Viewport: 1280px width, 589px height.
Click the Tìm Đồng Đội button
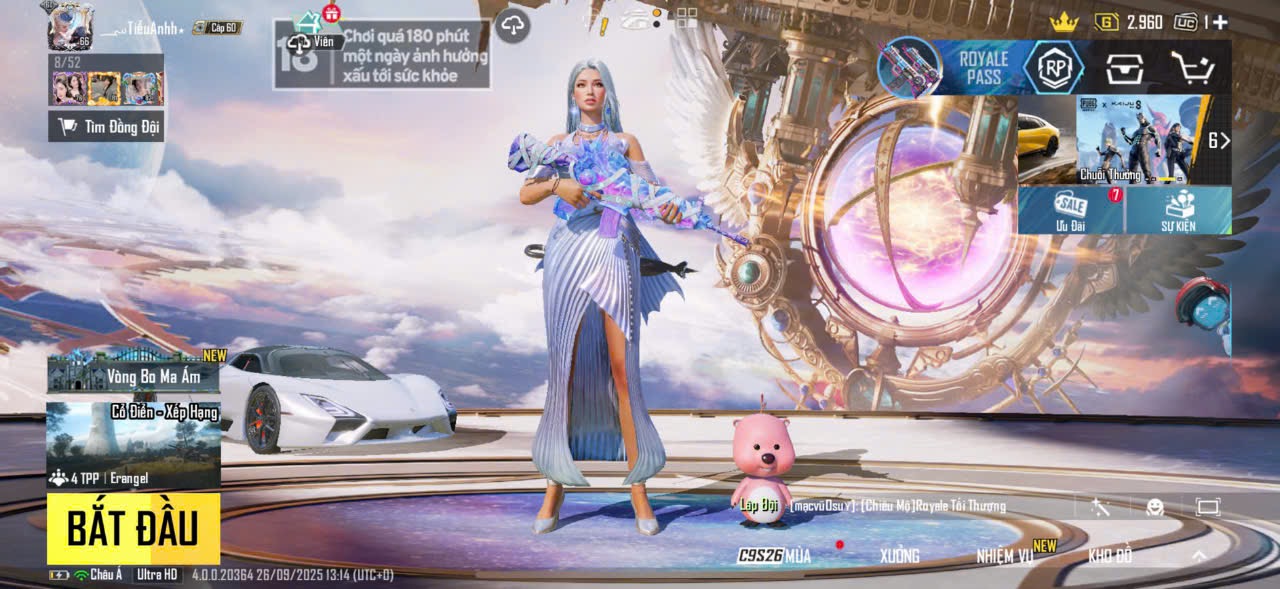106,126
